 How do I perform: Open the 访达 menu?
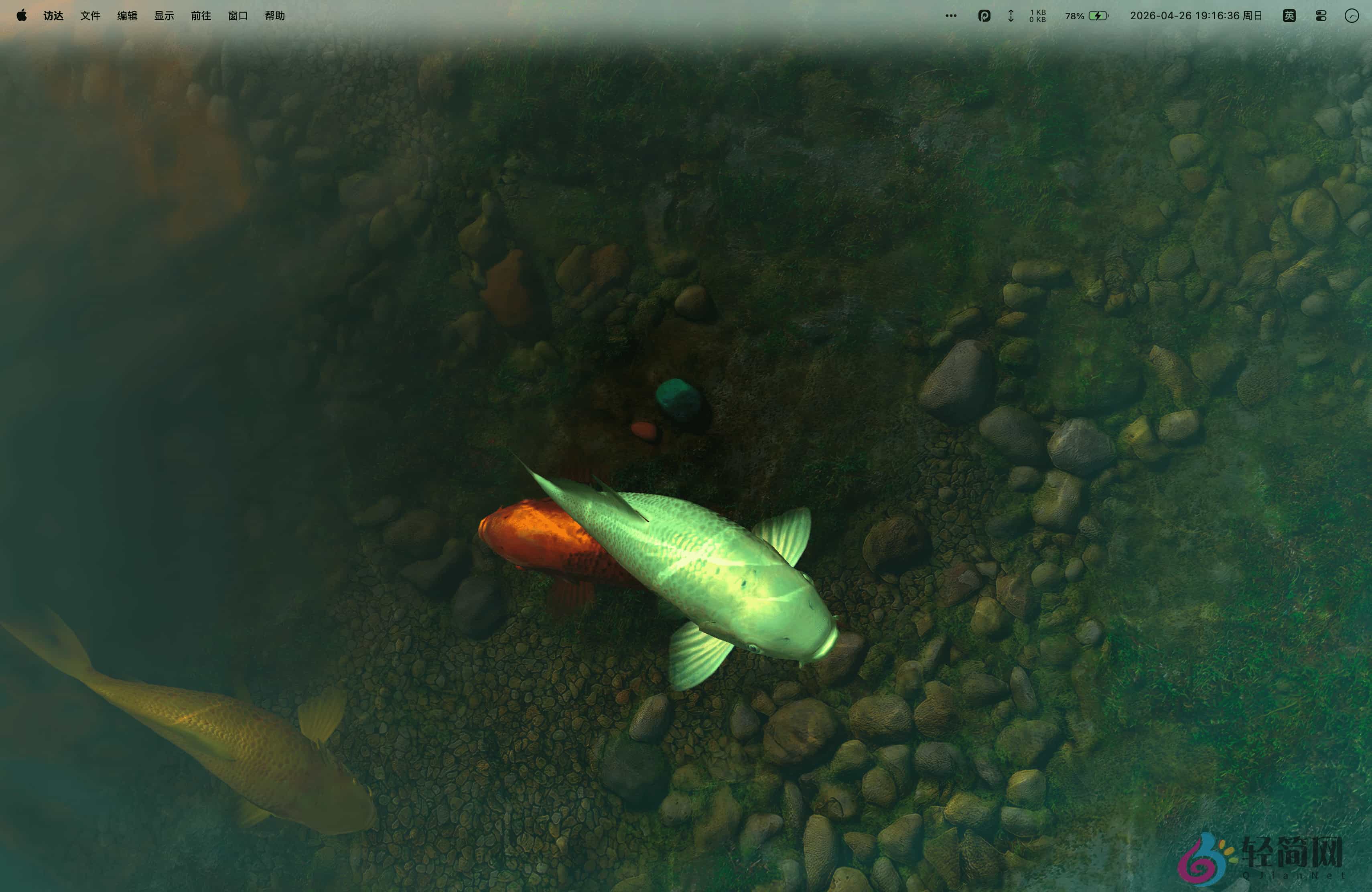pyautogui.click(x=53, y=16)
